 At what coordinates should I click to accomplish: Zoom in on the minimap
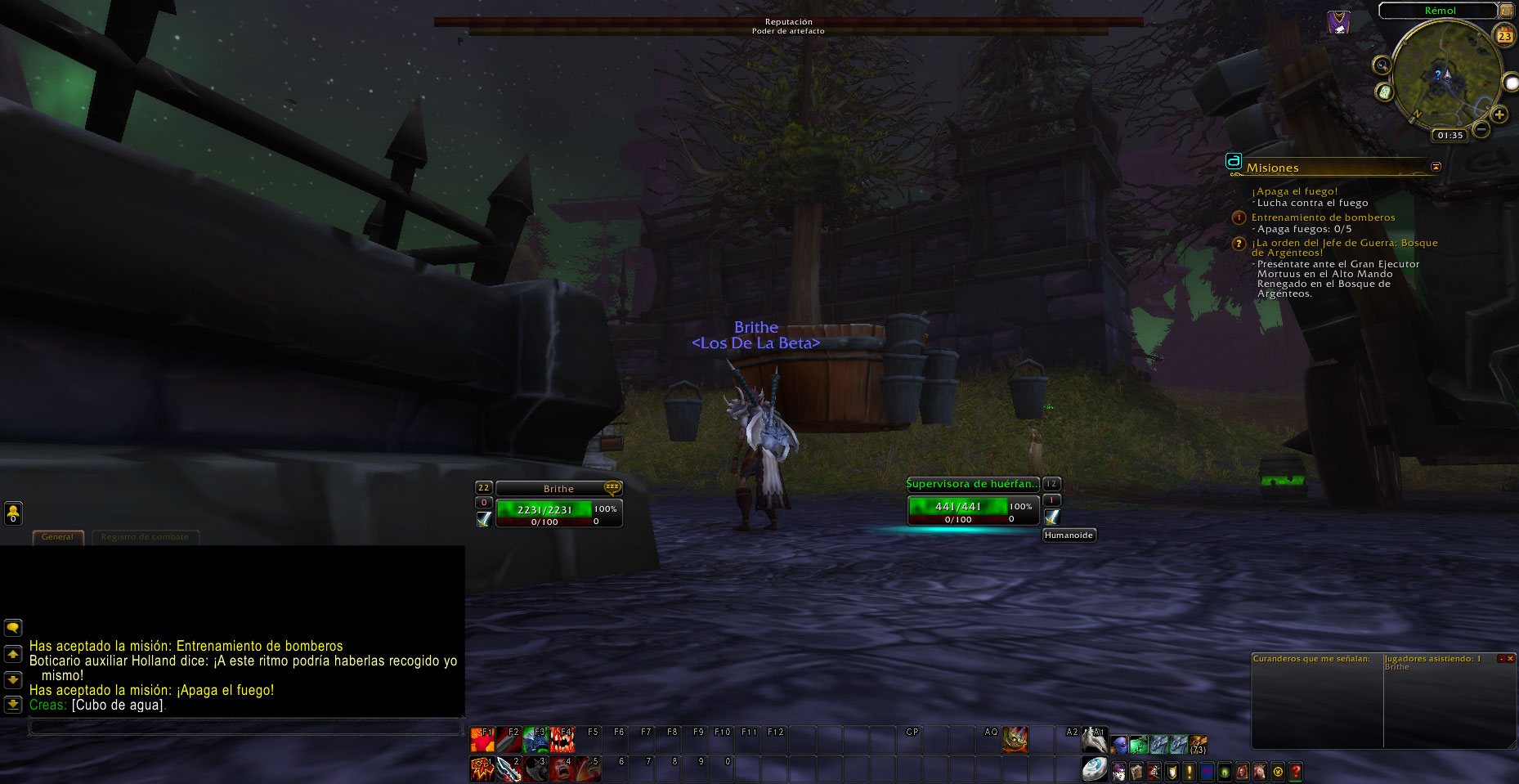[1499, 114]
